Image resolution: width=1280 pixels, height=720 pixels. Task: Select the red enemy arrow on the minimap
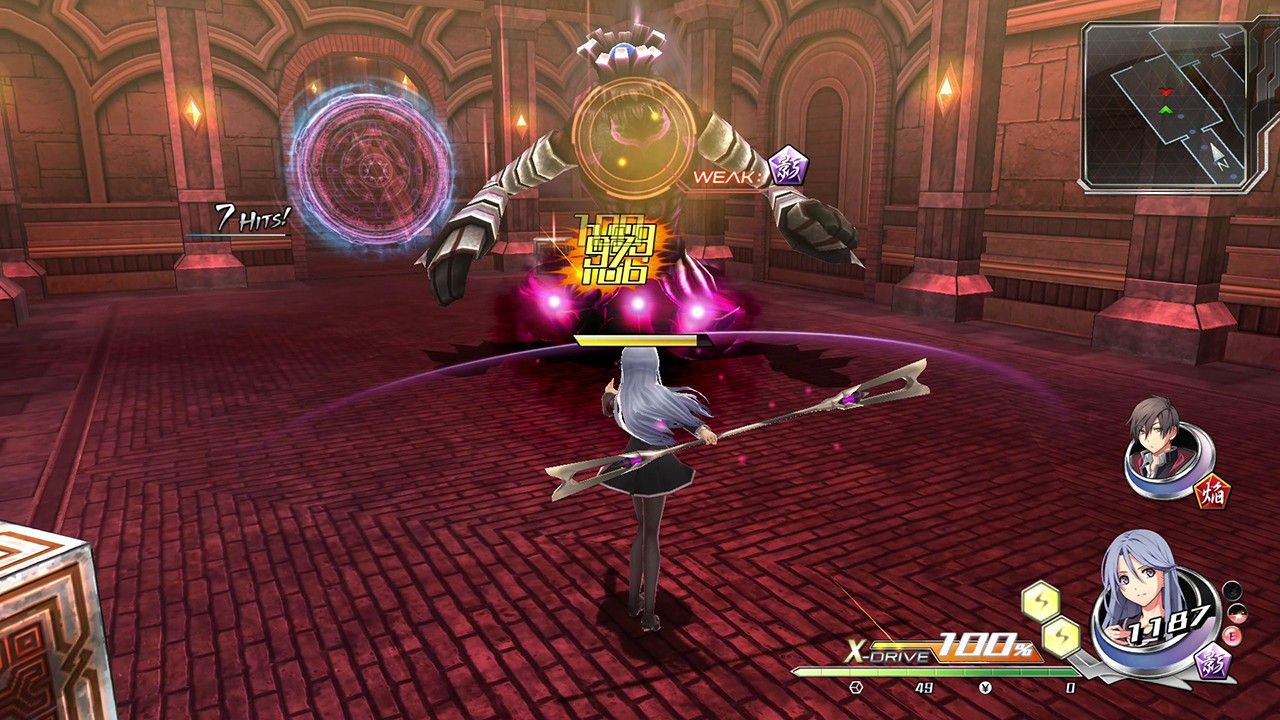1166,91
